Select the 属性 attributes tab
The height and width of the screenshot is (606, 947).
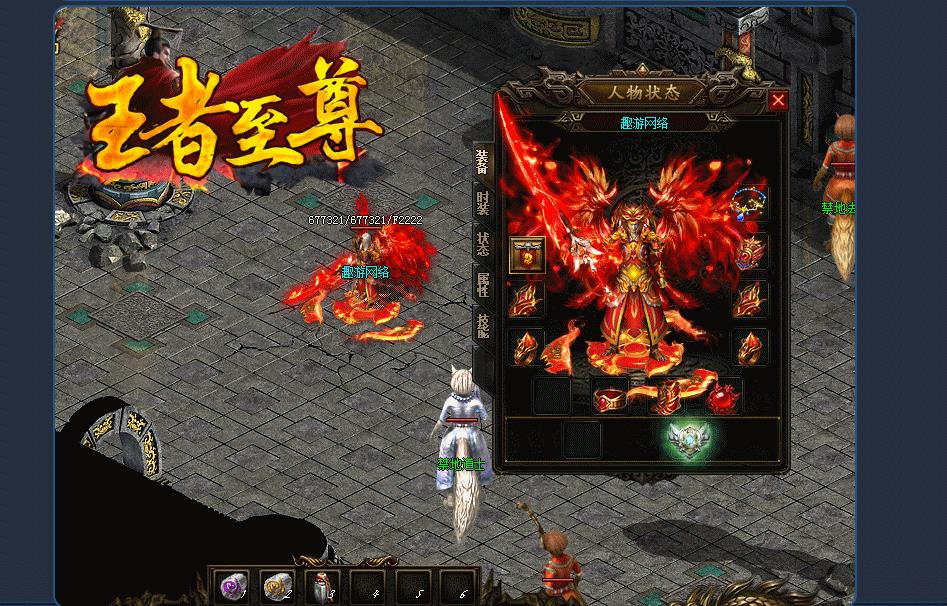(x=482, y=285)
